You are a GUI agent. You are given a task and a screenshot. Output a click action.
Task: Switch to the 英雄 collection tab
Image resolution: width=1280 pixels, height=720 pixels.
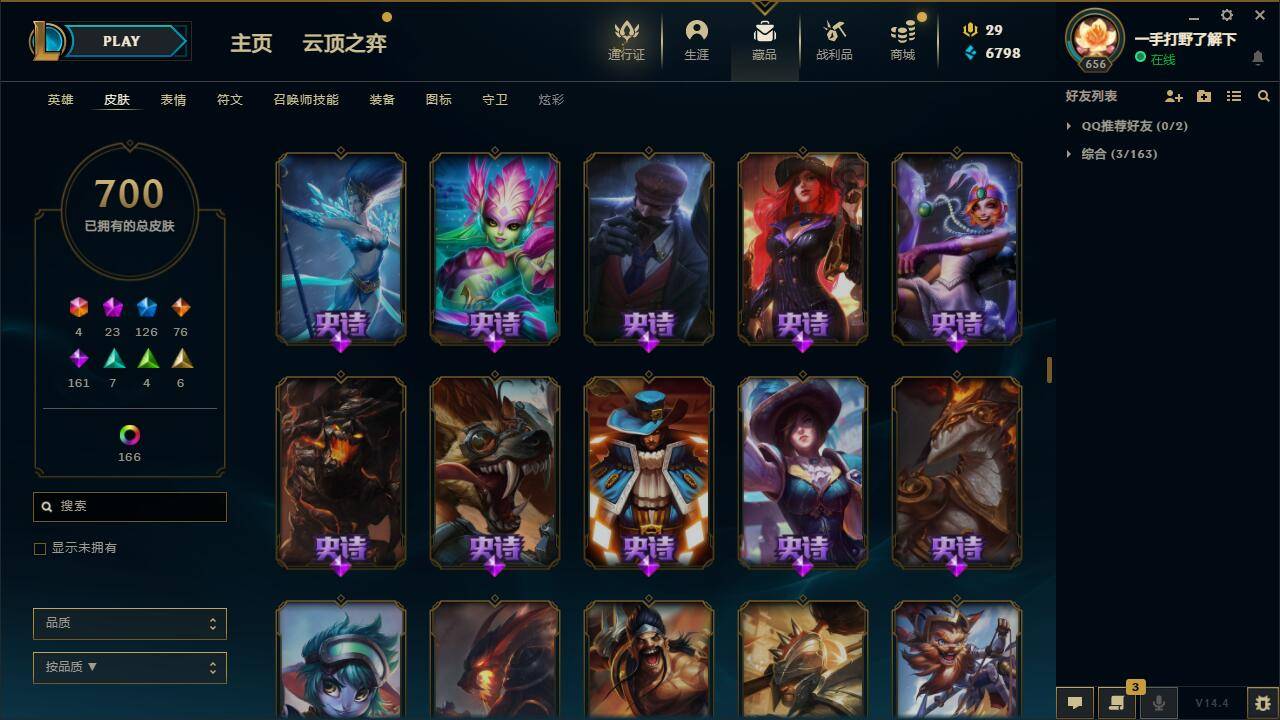coord(59,100)
